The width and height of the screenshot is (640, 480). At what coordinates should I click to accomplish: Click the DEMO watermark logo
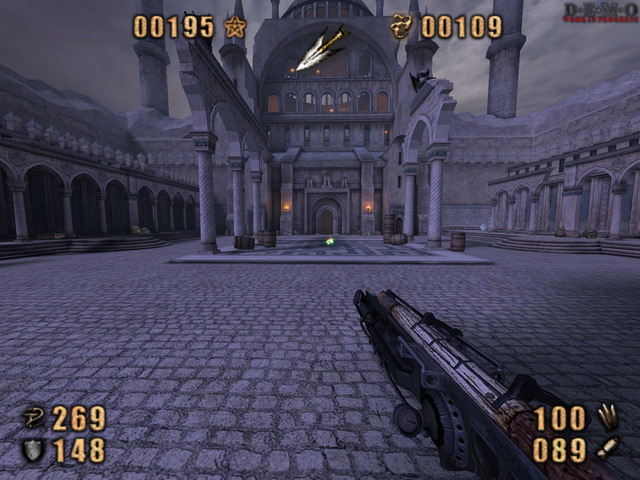(x=599, y=13)
